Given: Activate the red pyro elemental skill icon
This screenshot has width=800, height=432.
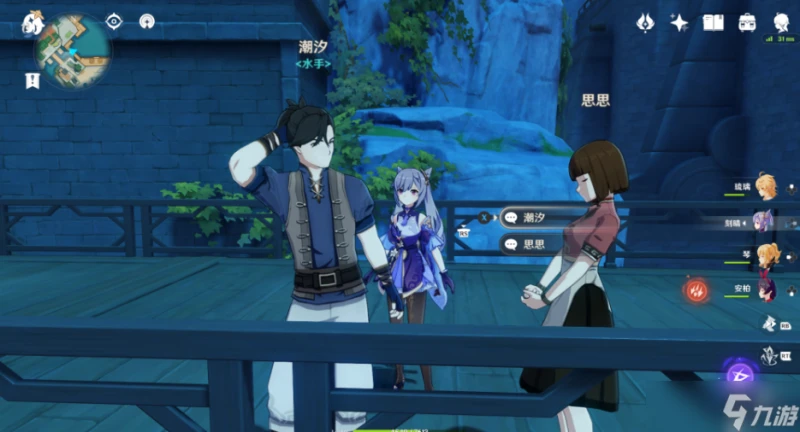Looking at the screenshot, I should (696, 290).
